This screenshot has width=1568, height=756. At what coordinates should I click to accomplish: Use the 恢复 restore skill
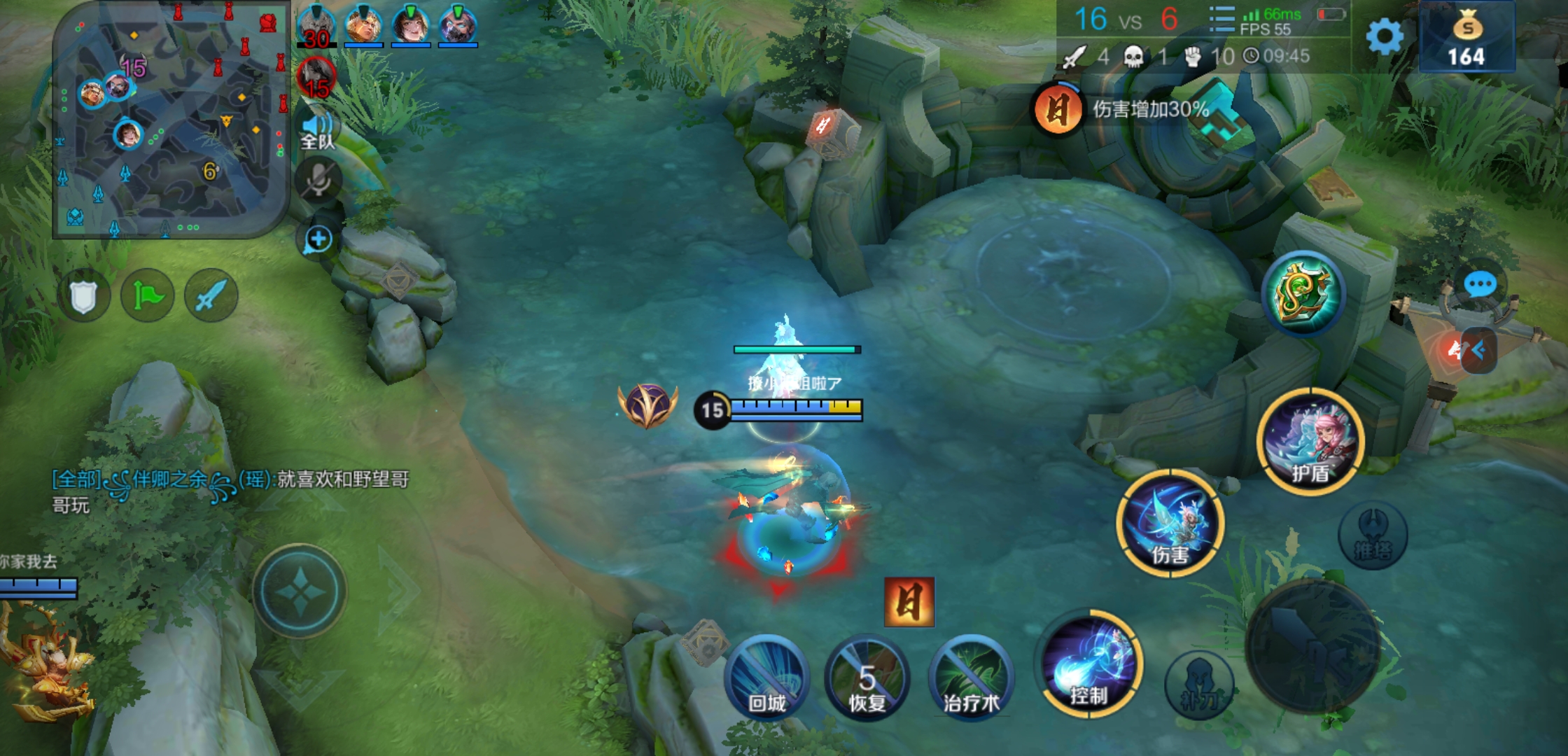pos(867,678)
